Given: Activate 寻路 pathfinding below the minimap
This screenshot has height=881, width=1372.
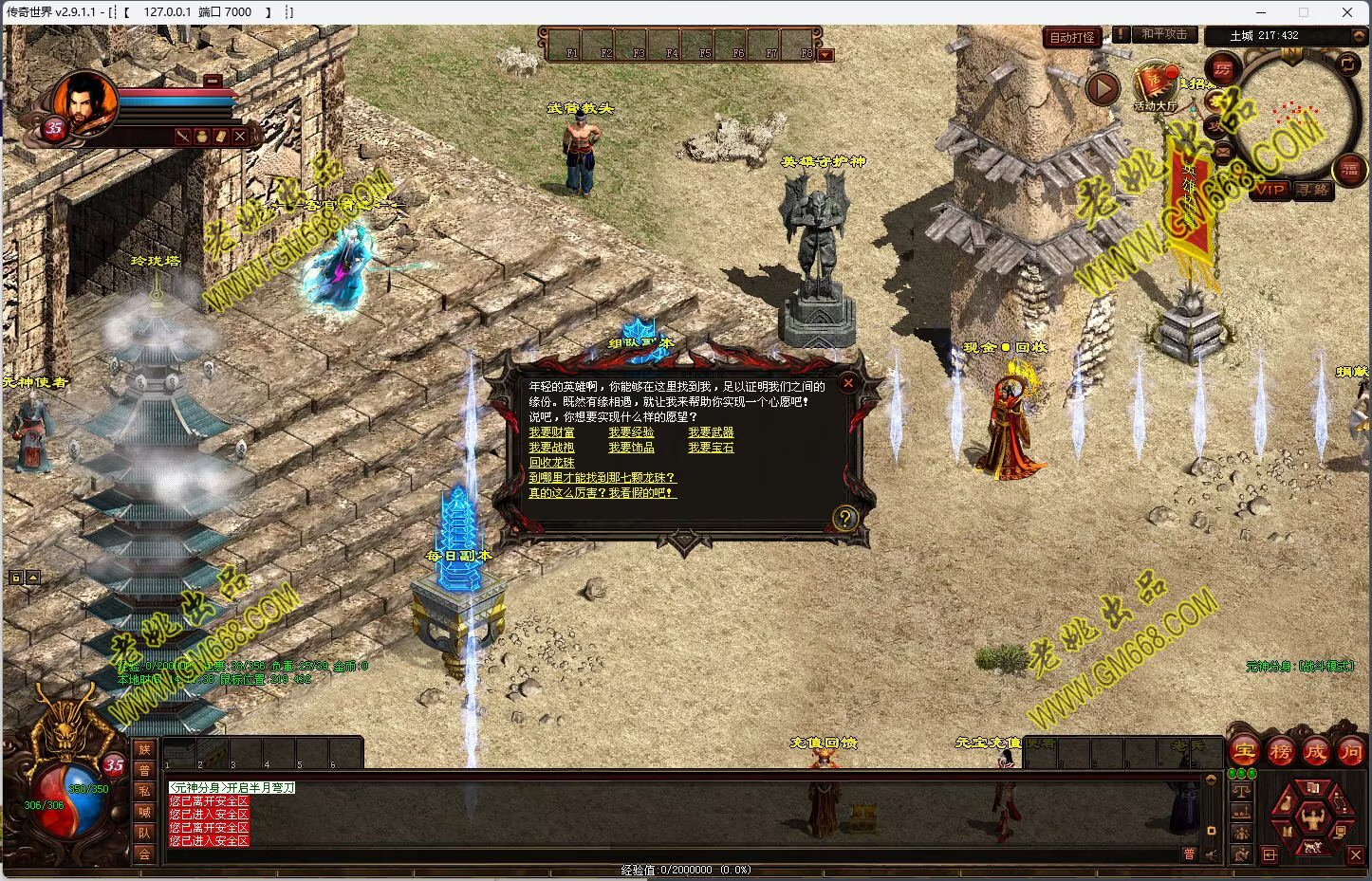Looking at the screenshot, I should point(1313,190).
